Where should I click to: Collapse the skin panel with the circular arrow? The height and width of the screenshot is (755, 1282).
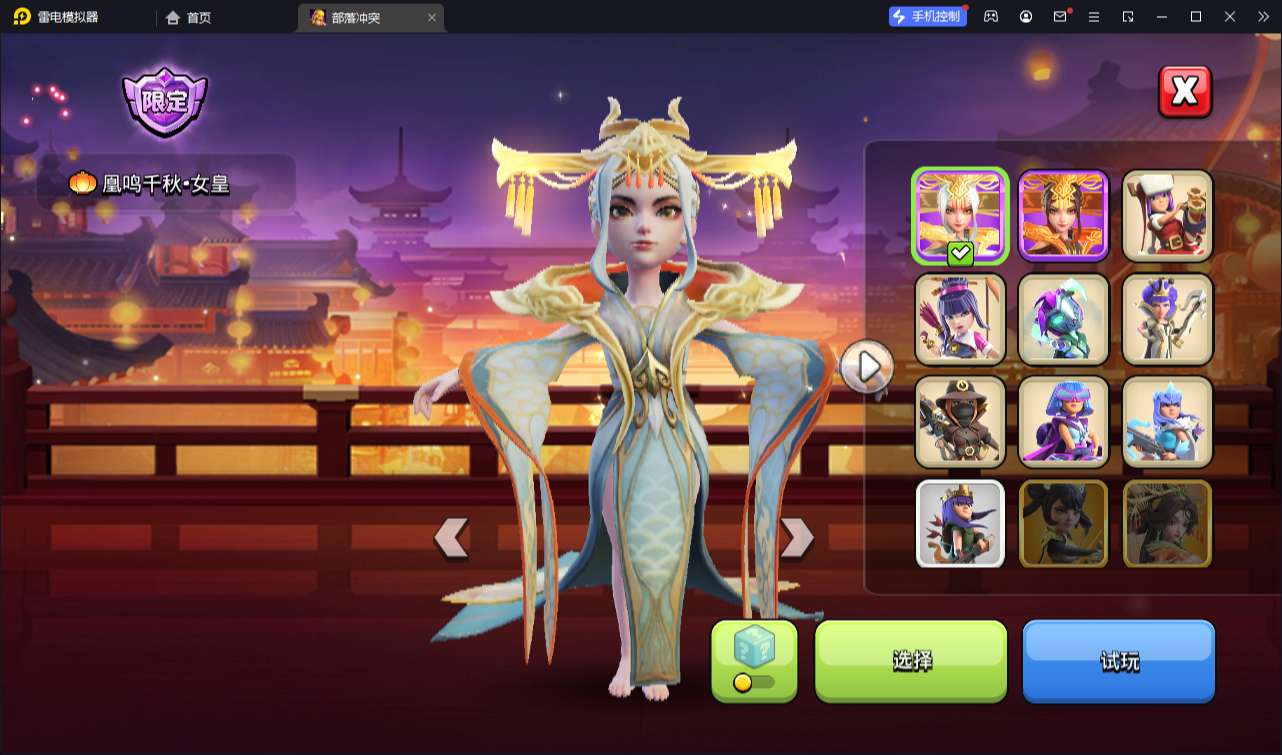point(866,366)
